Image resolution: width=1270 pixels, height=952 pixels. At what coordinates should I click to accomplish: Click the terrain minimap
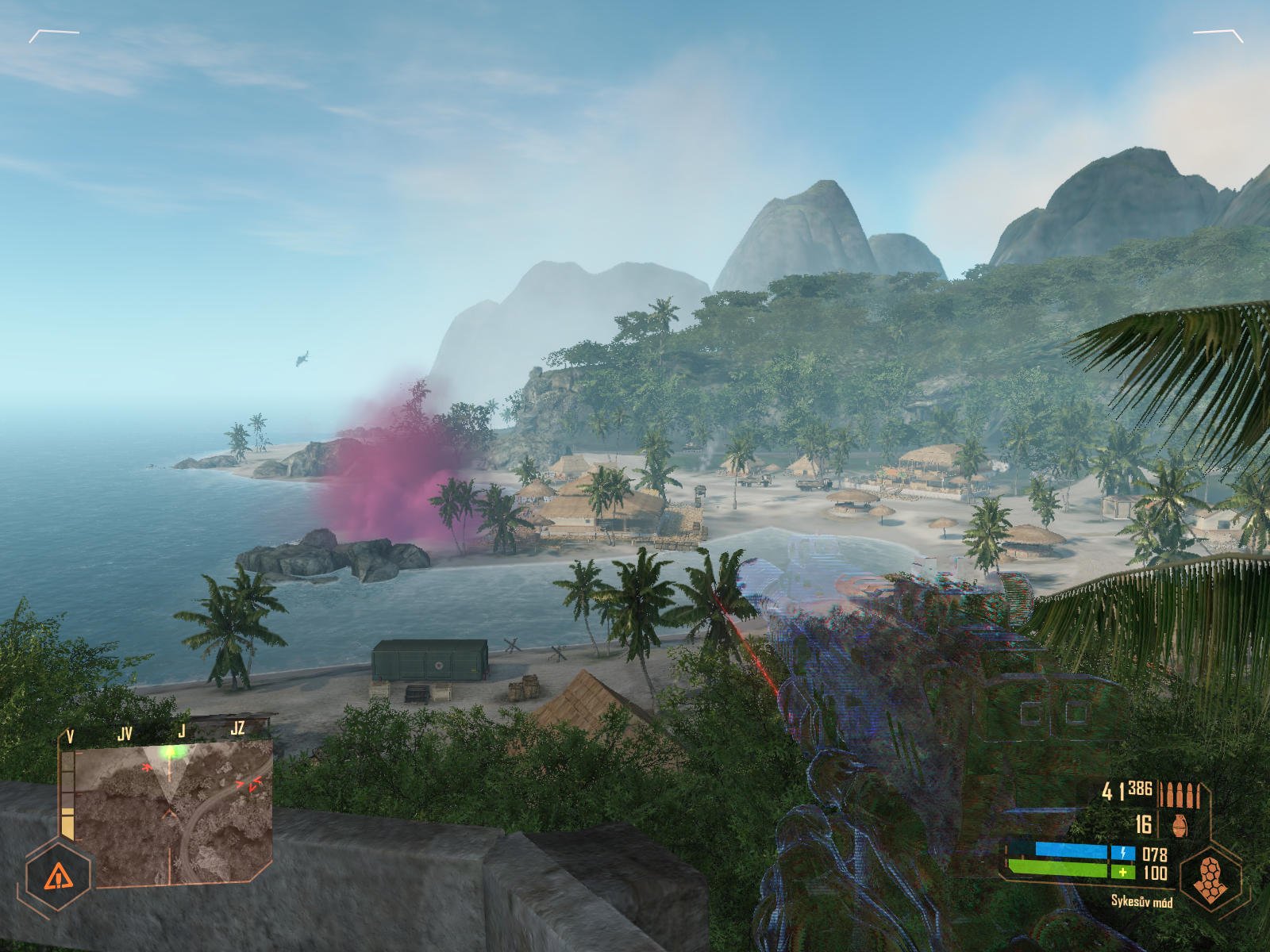175,813
